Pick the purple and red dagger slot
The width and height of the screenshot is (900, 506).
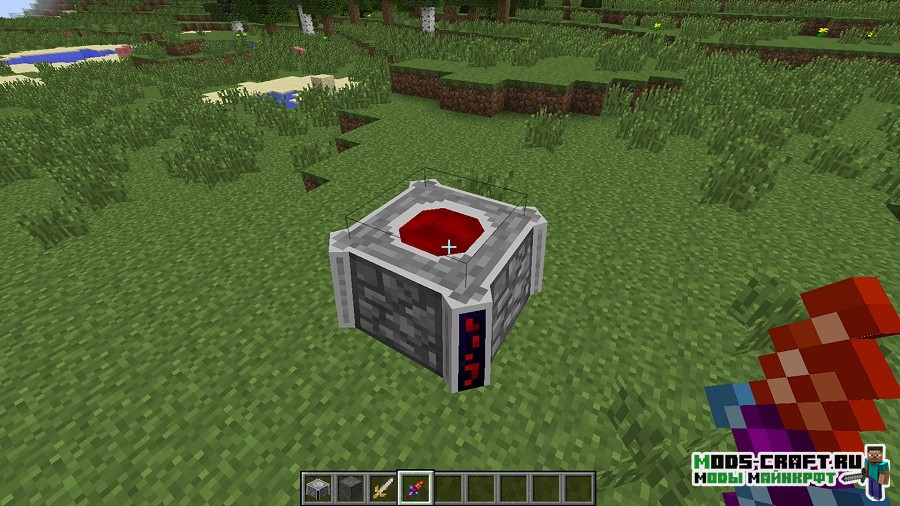[x=415, y=488]
